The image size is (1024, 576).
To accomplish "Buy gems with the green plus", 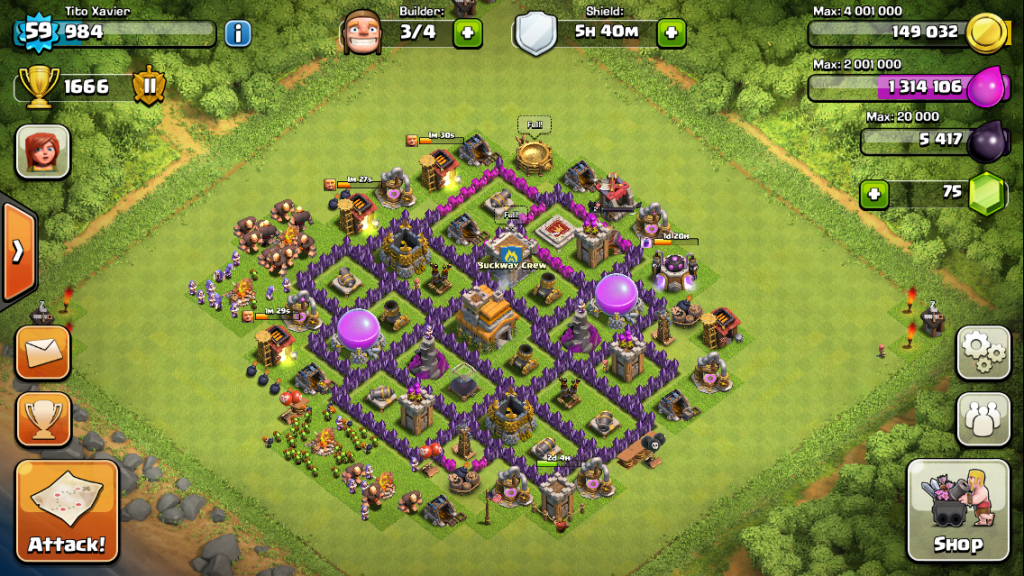I will [x=874, y=192].
